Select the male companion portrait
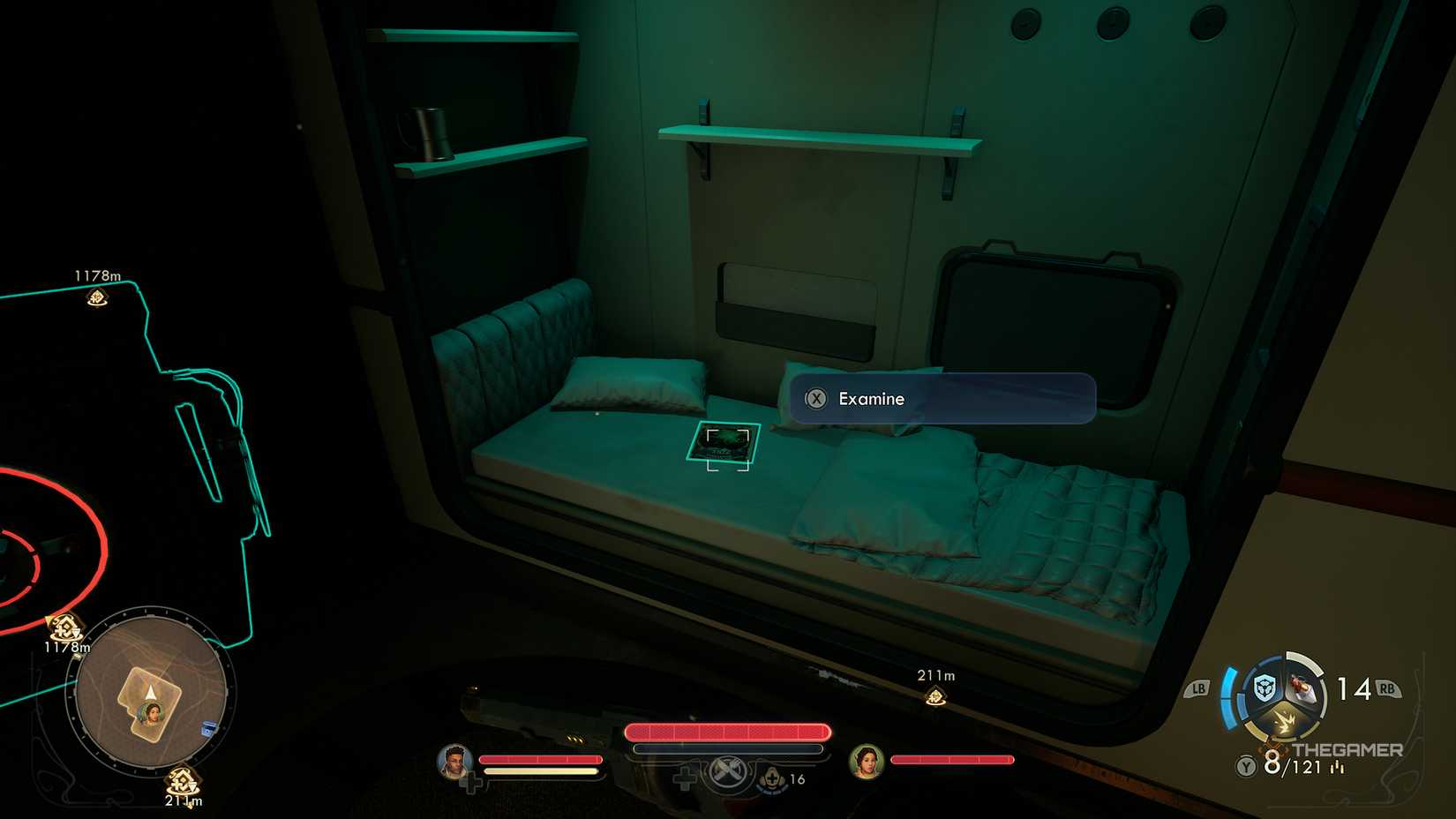This screenshot has height=819, width=1456. click(x=454, y=761)
